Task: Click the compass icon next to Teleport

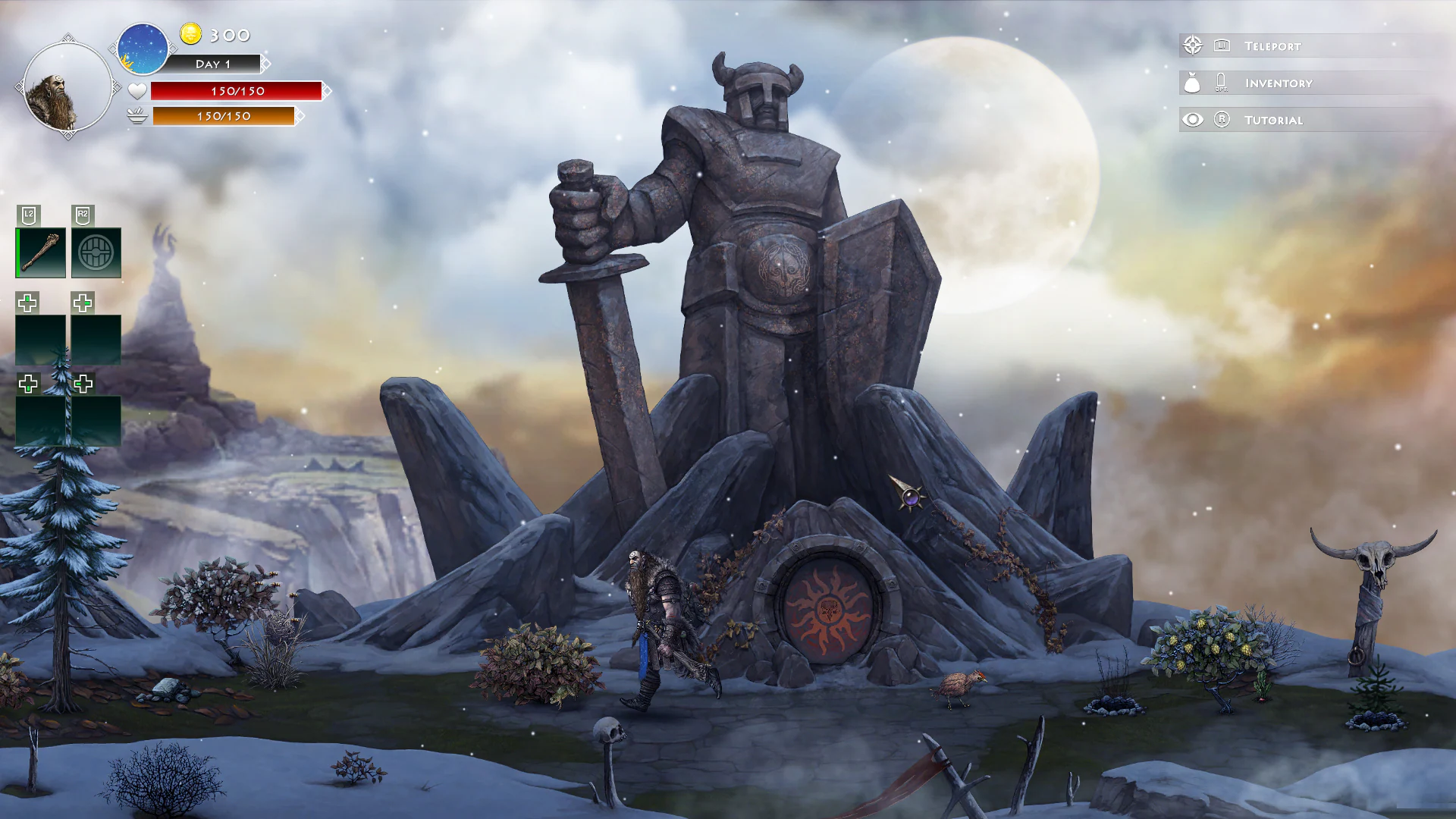Action: tap(1193, 45)
